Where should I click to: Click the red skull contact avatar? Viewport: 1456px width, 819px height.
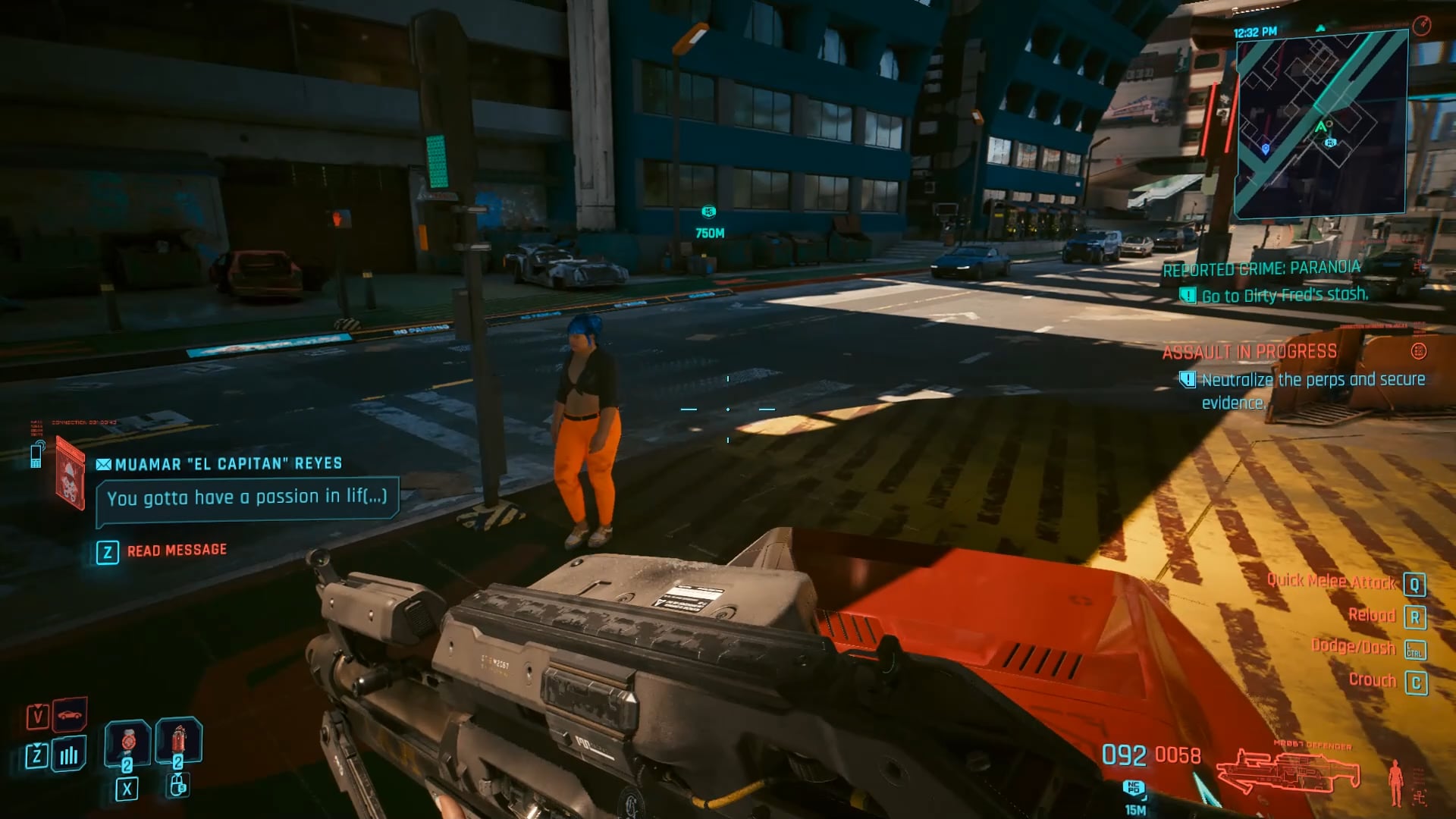tap(70, 478)
